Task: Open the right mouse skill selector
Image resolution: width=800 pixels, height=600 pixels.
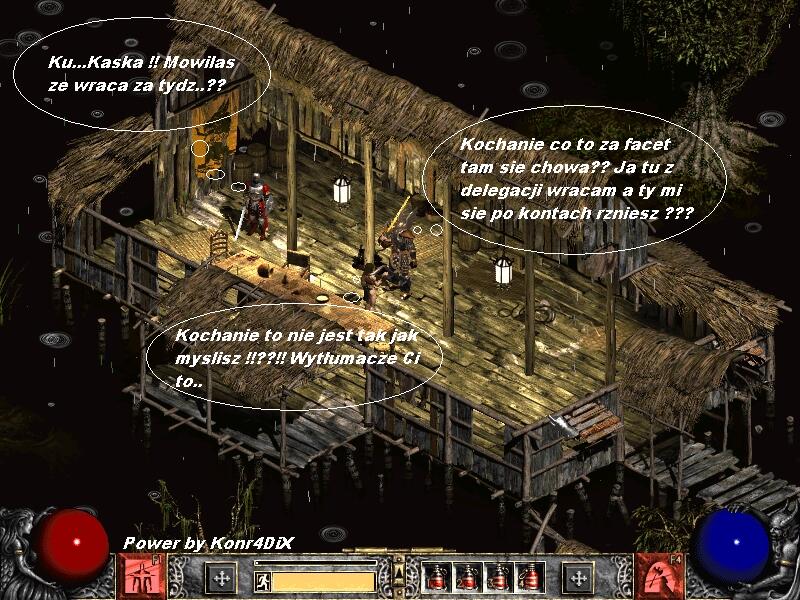Action: coord(657,576)
